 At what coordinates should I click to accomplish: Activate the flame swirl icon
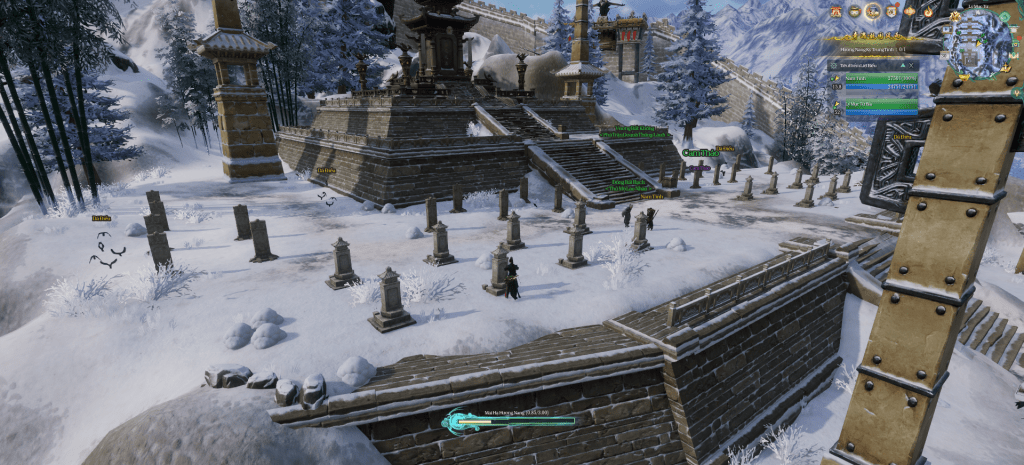coord(928,11)
